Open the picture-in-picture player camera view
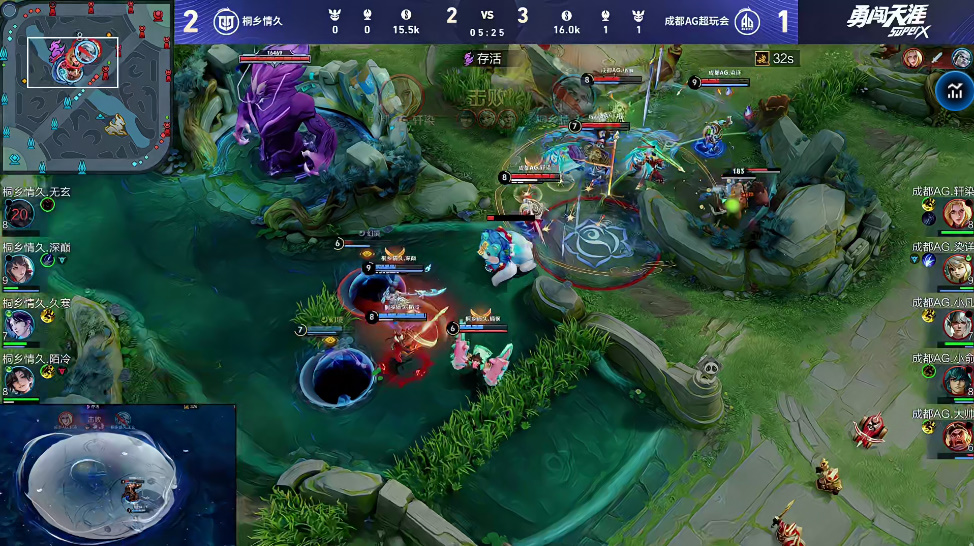 (x=118, y=475)
